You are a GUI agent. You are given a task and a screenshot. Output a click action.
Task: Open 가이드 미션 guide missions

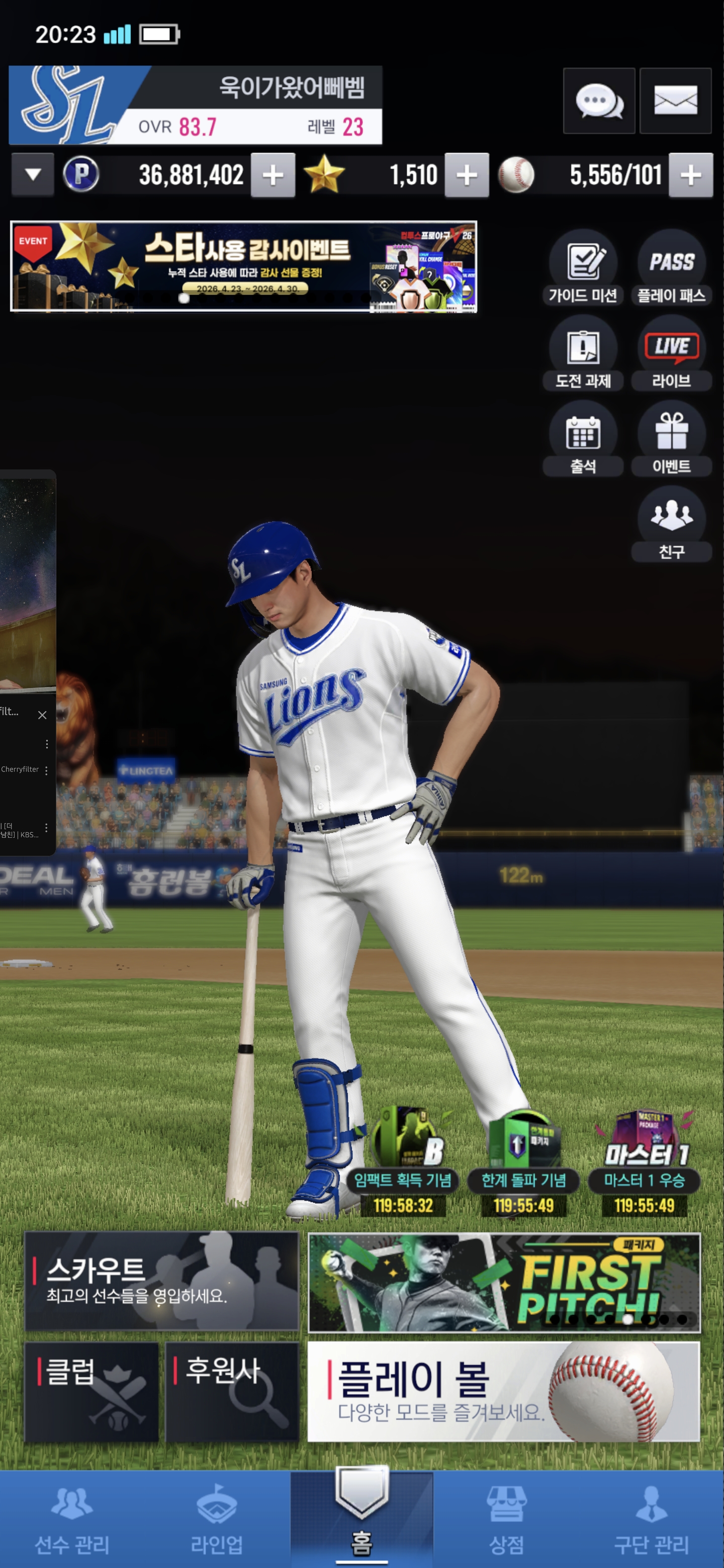(583, 269)
